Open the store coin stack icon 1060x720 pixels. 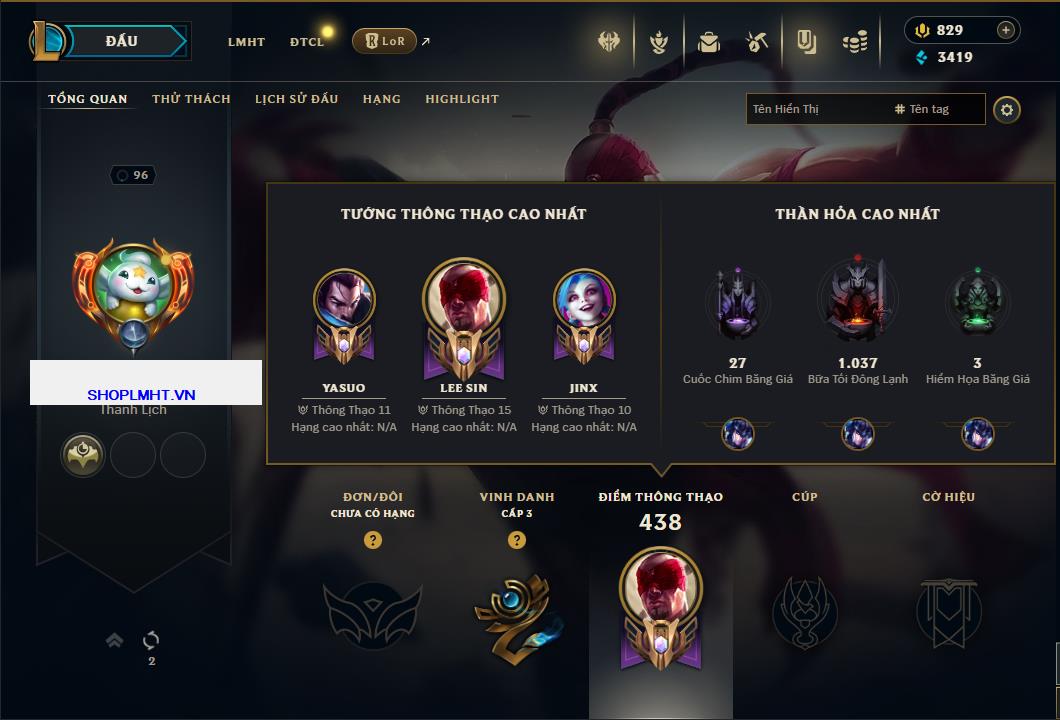(854, 42)
